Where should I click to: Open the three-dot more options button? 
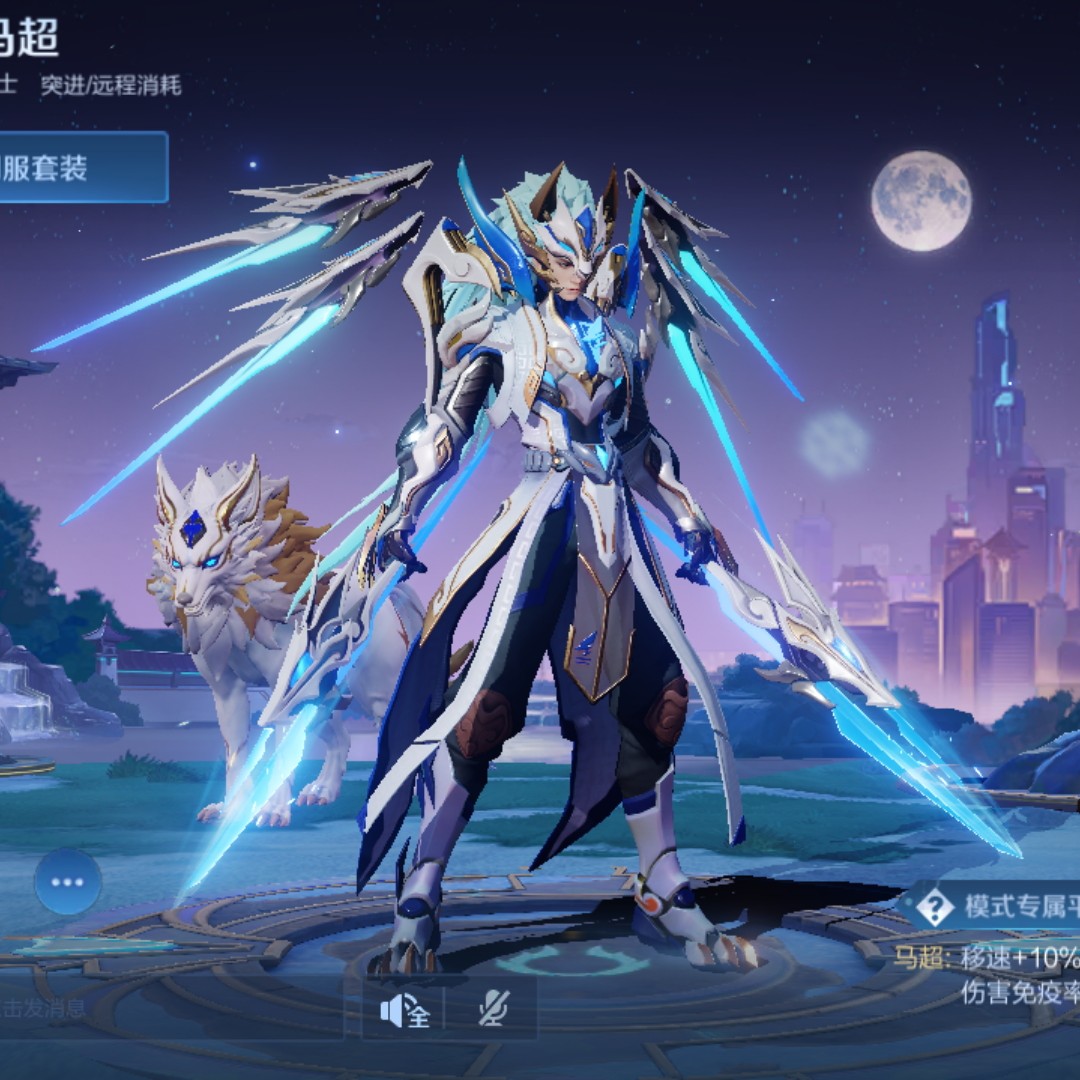[68, 882]
